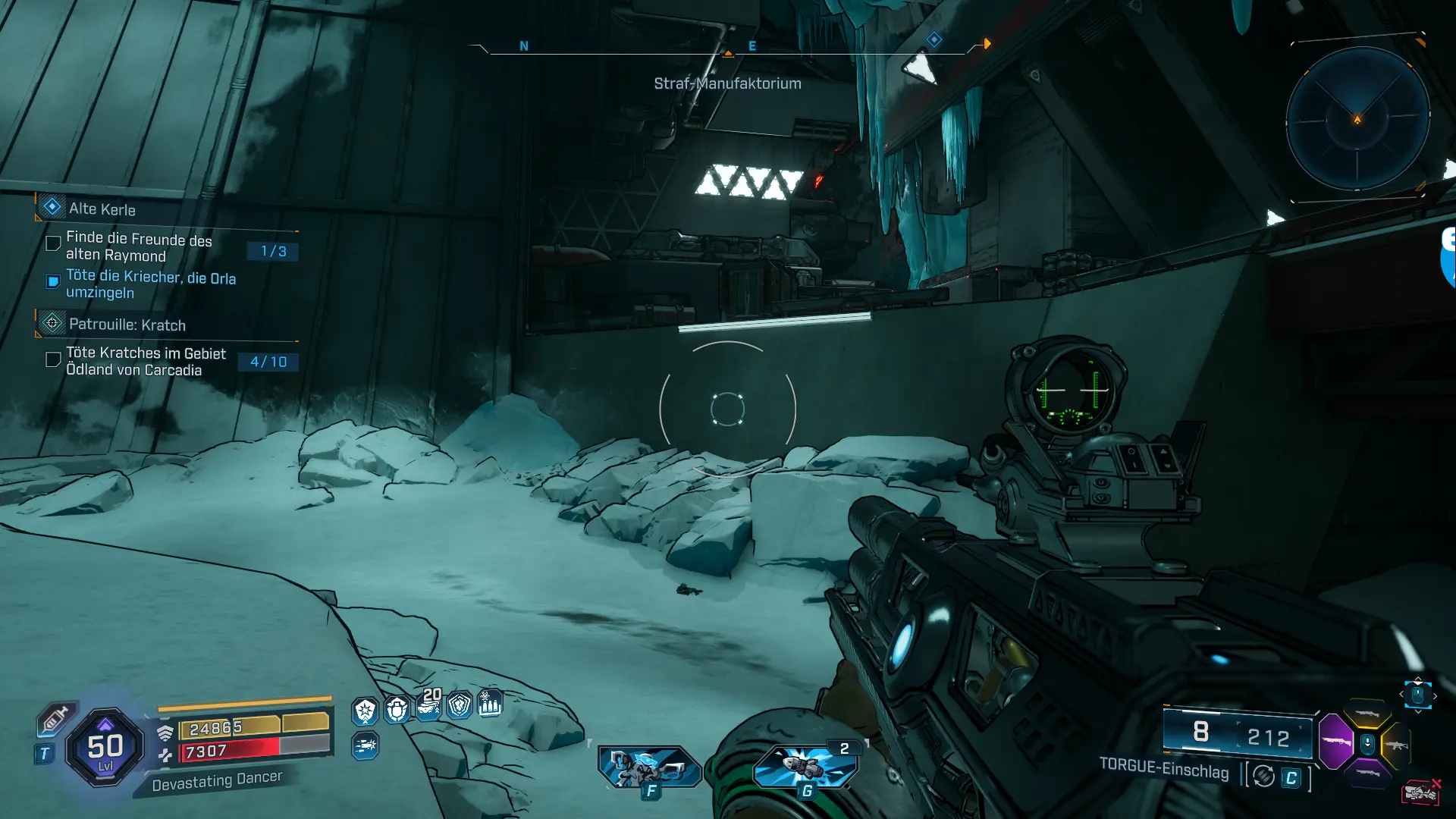Inspect the buff icon showing 20 stacks
This screenshot has width=1456, height=819.
(x=429, y=707)
